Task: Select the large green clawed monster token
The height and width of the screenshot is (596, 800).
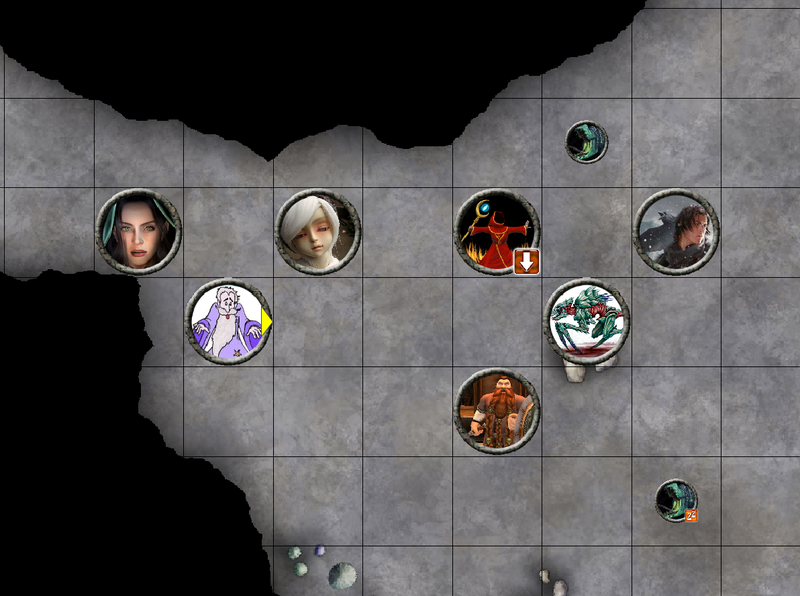Action: coord(588,320)
